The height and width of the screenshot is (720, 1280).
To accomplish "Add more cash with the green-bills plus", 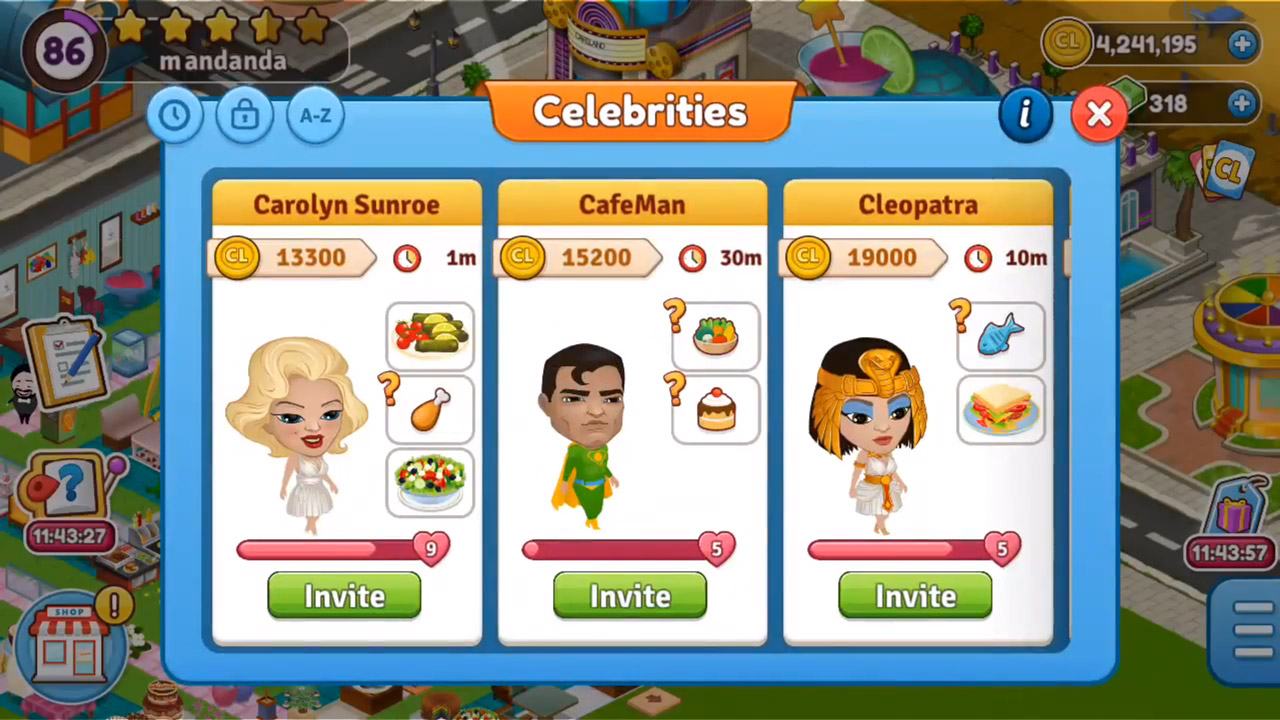I will coord(1241,103).
